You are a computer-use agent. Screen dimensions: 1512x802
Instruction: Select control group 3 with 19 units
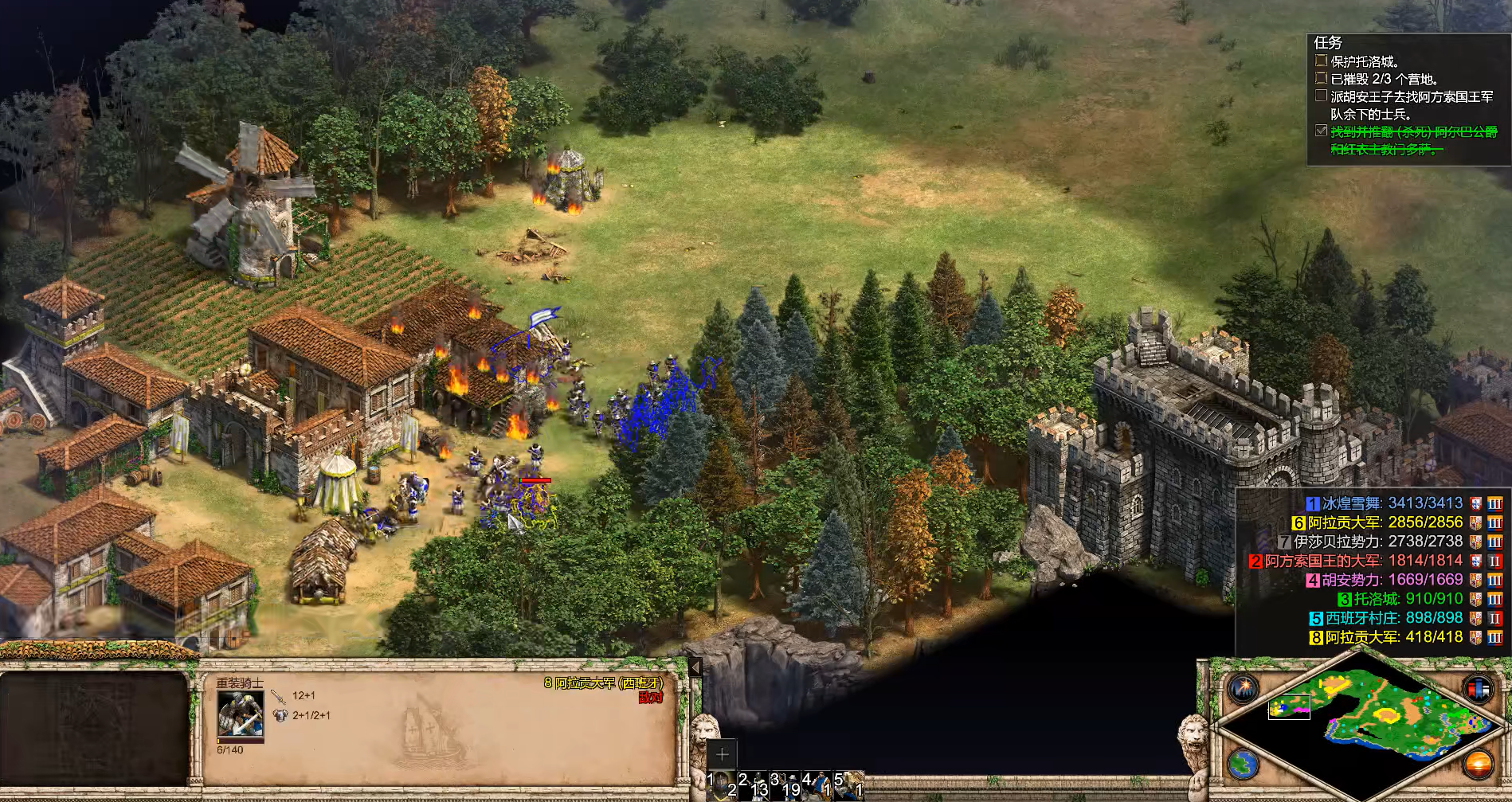pyautogui.click(x=785, y=784)
